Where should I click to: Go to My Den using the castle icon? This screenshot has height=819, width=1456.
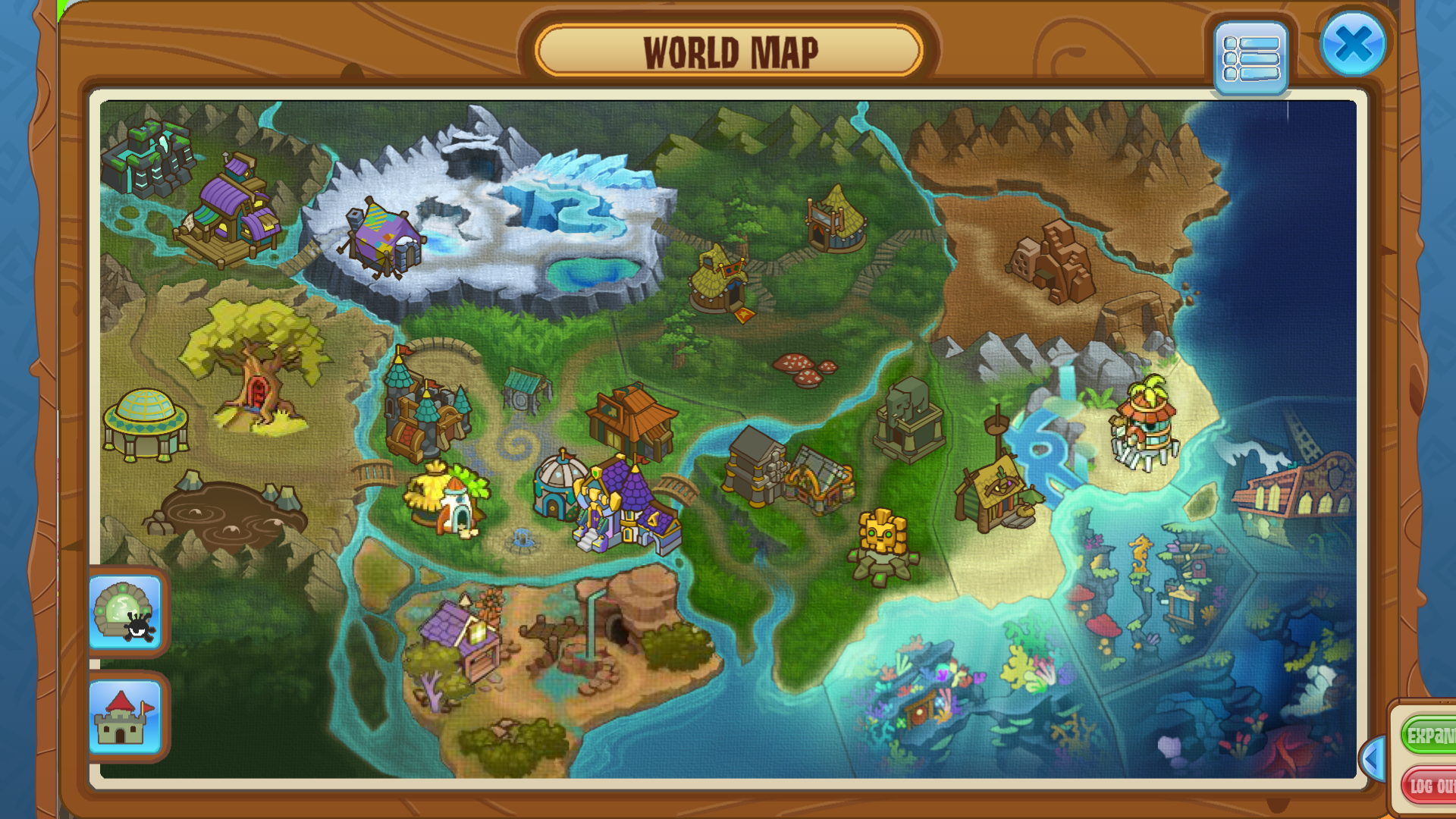[x=127, y=719]
